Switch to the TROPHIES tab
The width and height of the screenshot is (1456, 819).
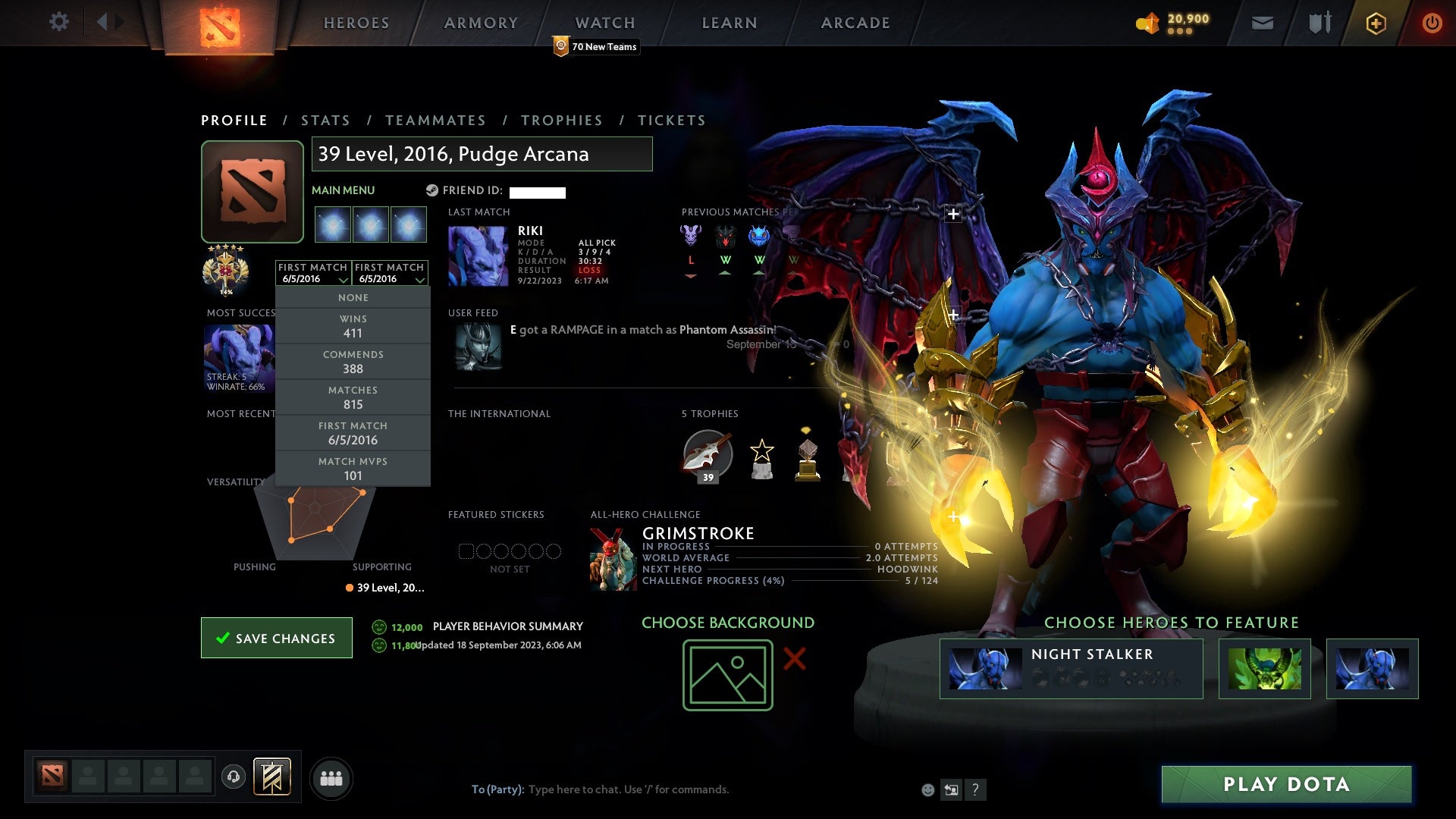pos(561,120)
